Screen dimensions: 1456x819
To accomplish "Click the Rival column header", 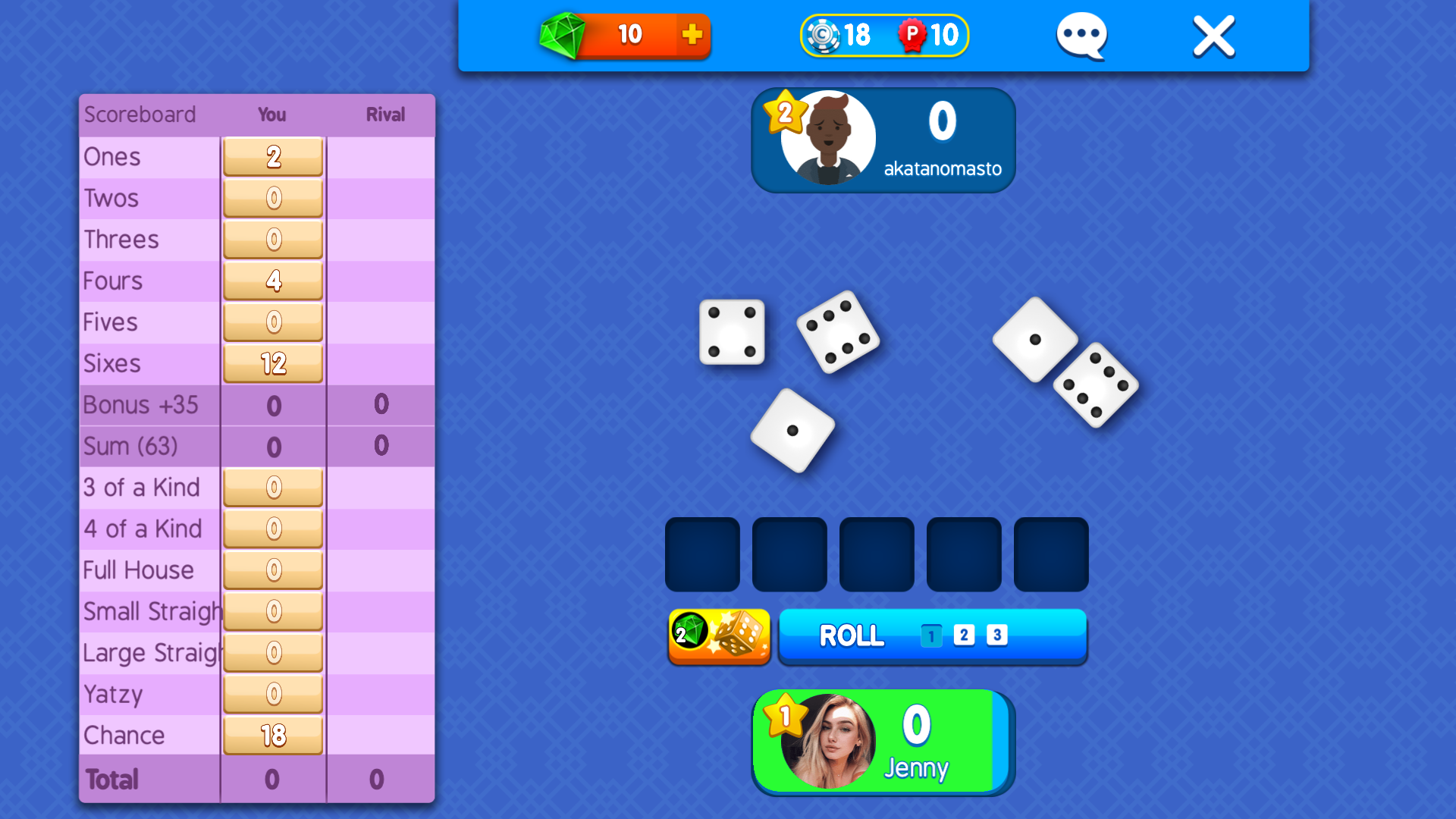I will point(384,115).
